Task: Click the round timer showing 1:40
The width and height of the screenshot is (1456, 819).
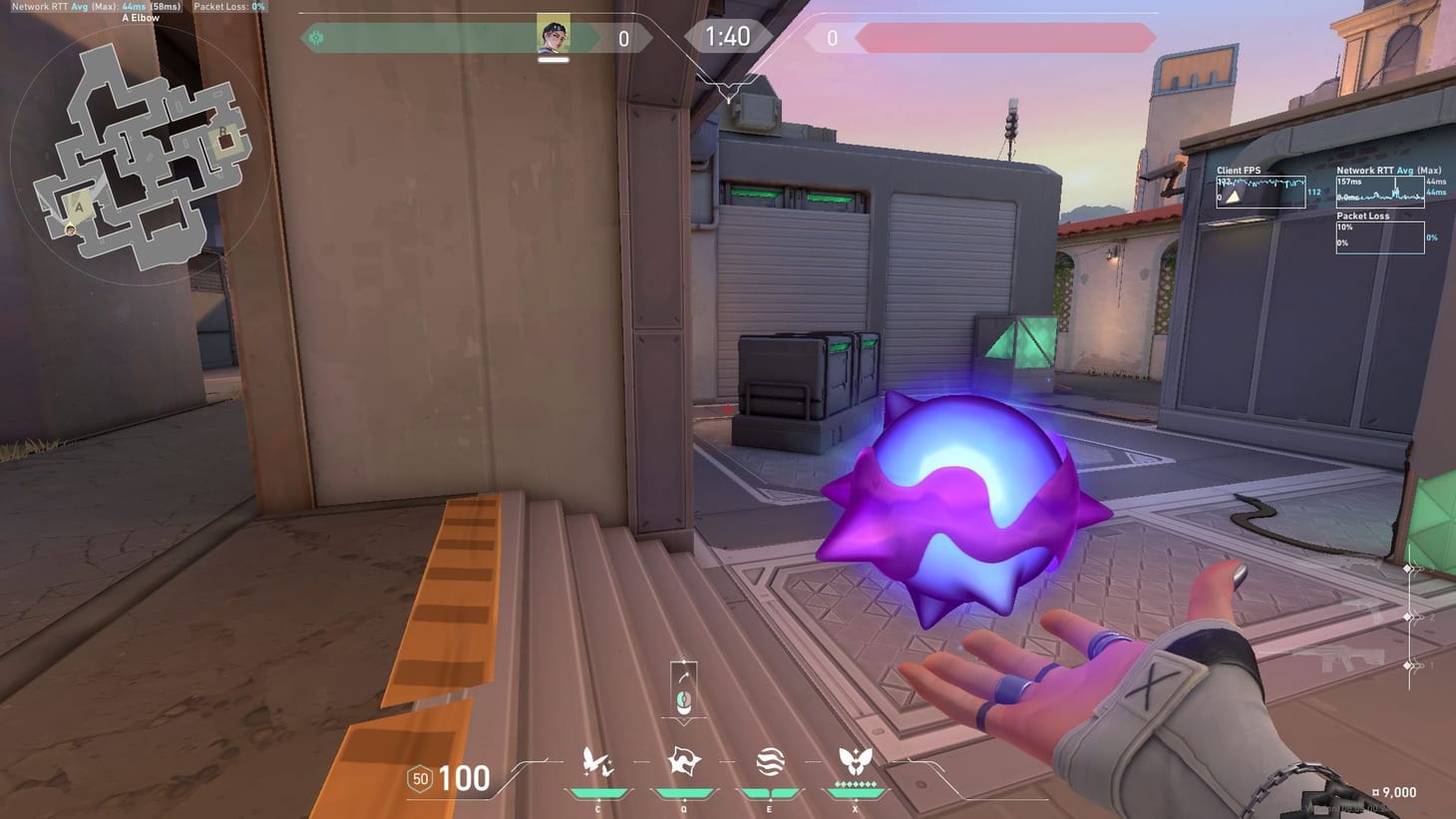Action: coord(728,36)
